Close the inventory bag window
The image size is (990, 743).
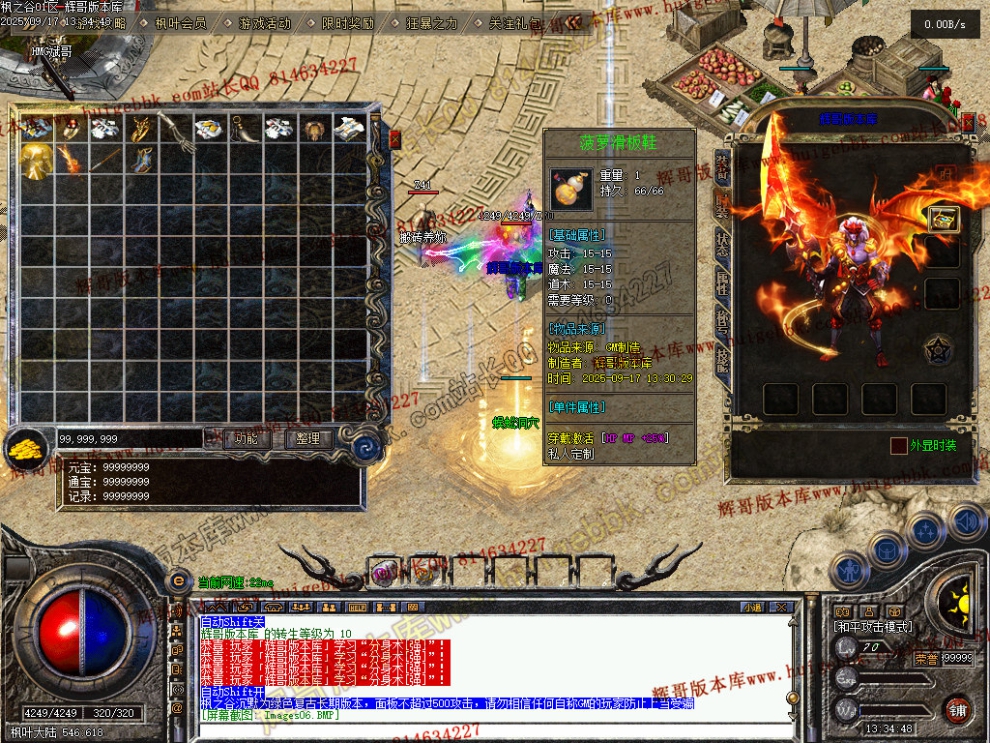pyautogui.click(x=394, y=139)
